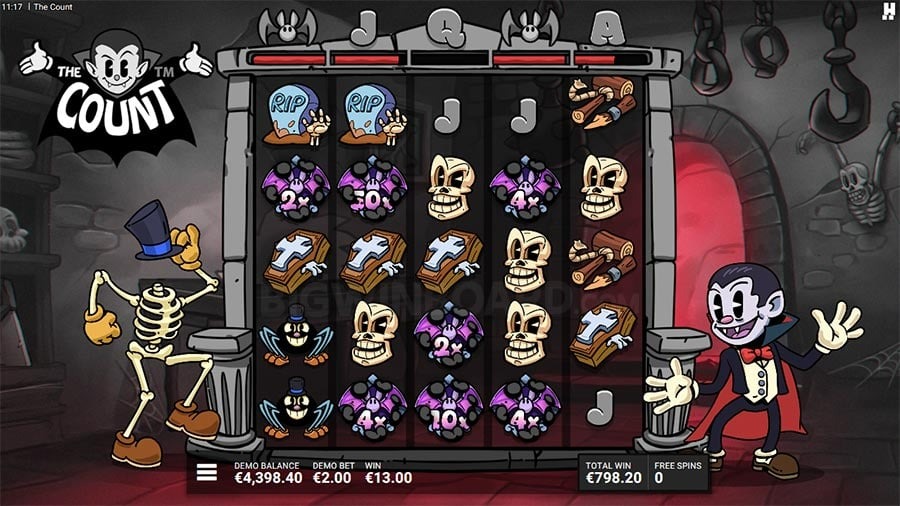The width and height of the screenshot is (900, 506).
Task: Click the Hacksaw H logo
Action: 886,10
